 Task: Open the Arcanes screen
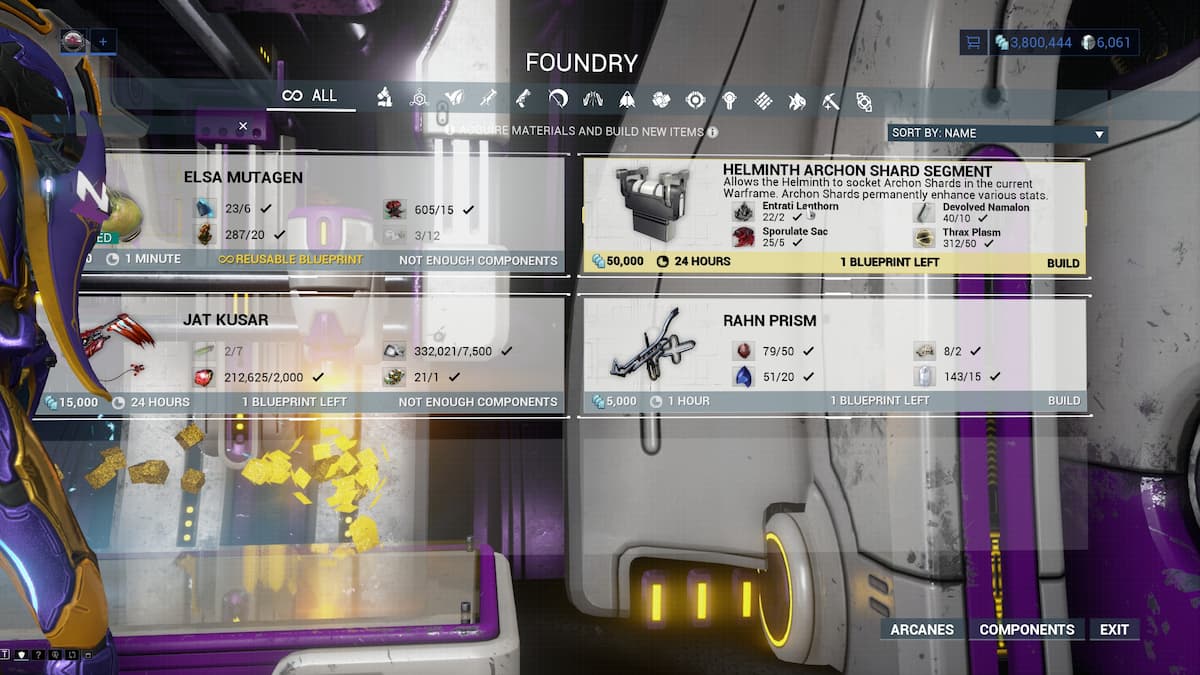tap(922, 630)
